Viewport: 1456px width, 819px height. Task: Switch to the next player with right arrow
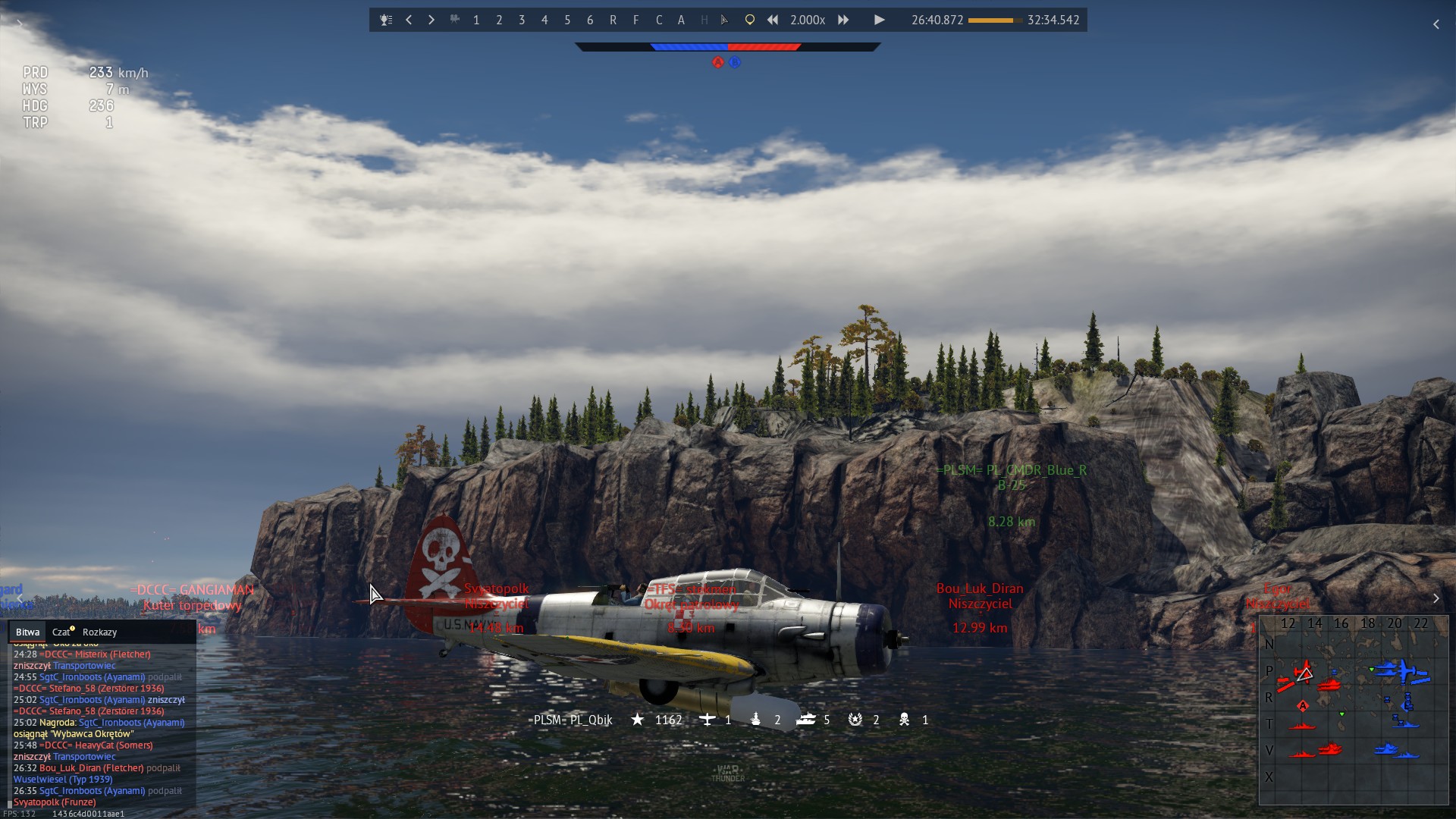point(431,20)
